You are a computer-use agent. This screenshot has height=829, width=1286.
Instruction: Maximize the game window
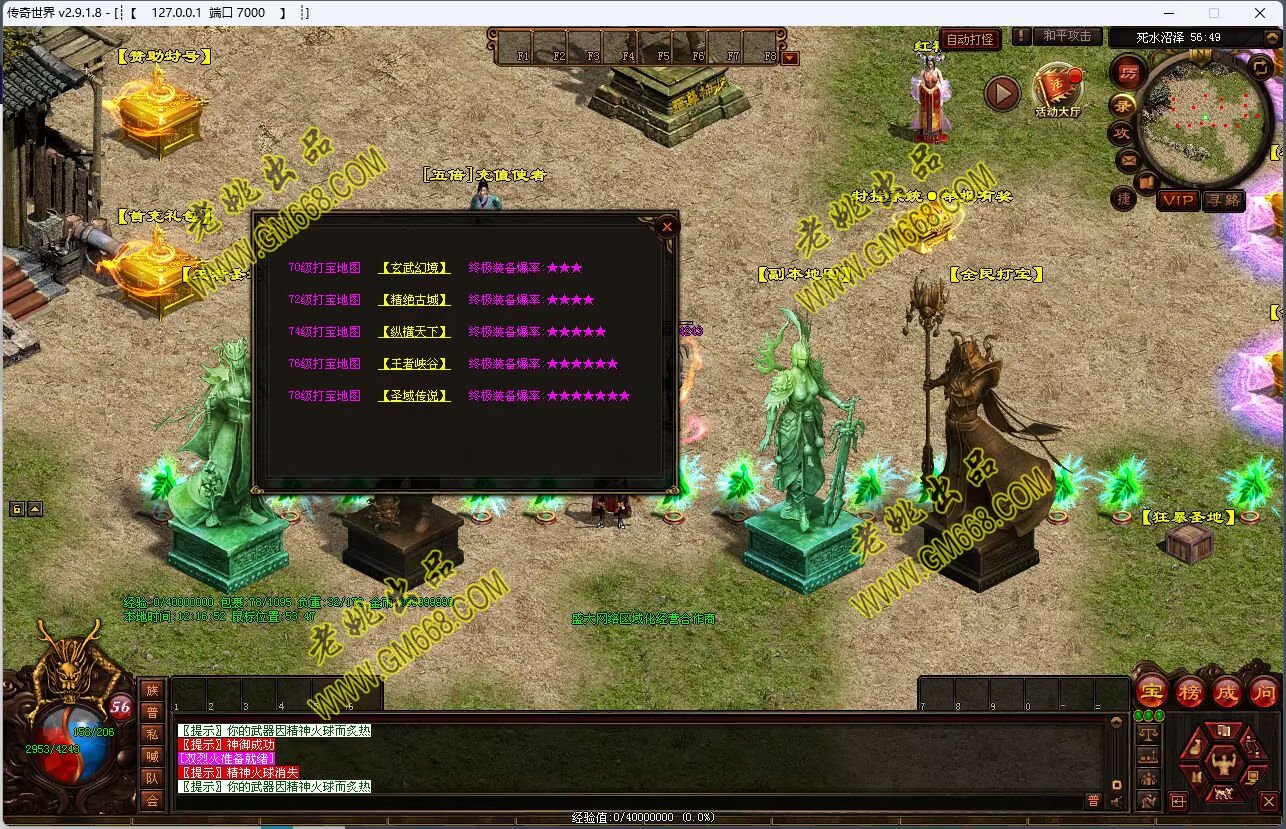1214,13
